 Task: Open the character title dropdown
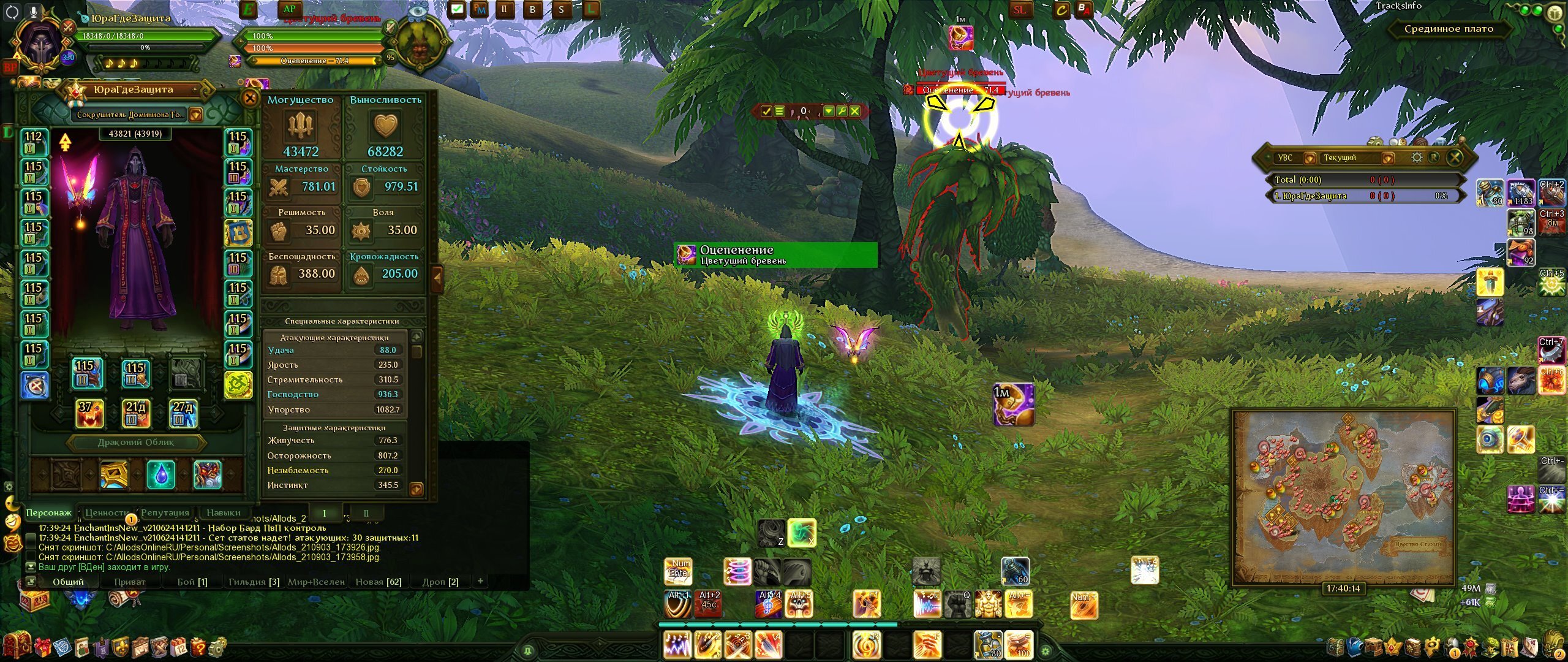195,115
